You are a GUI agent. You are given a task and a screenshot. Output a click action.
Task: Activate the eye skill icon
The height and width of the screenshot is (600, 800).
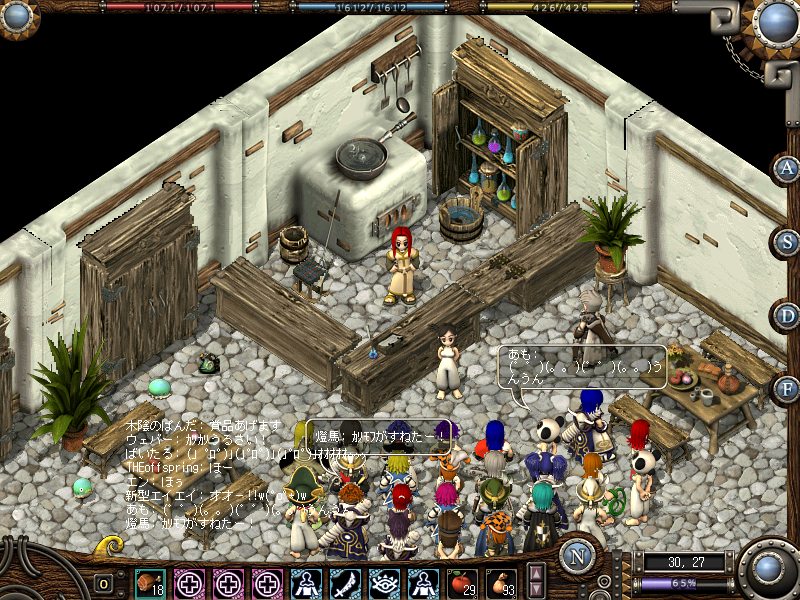(384, 583)
